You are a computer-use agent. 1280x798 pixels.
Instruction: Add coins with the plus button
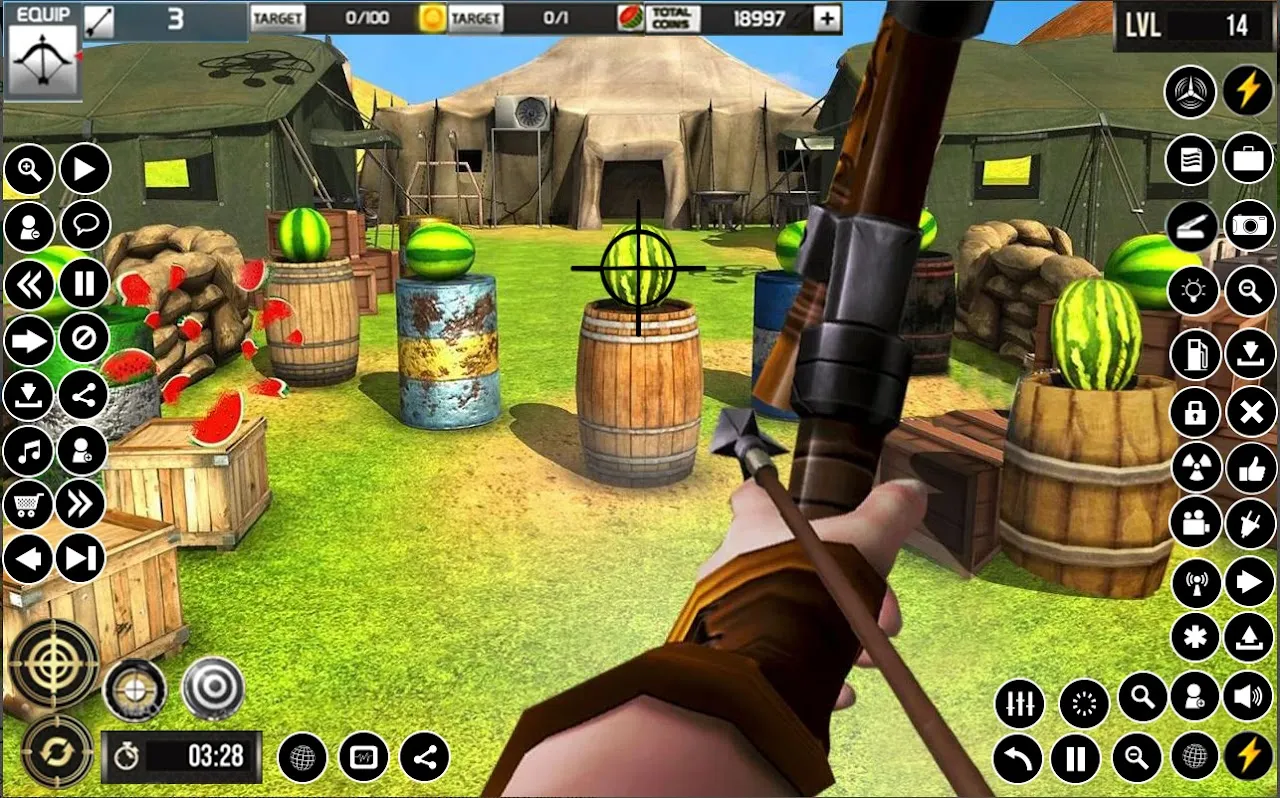click(x=827, y=18)
